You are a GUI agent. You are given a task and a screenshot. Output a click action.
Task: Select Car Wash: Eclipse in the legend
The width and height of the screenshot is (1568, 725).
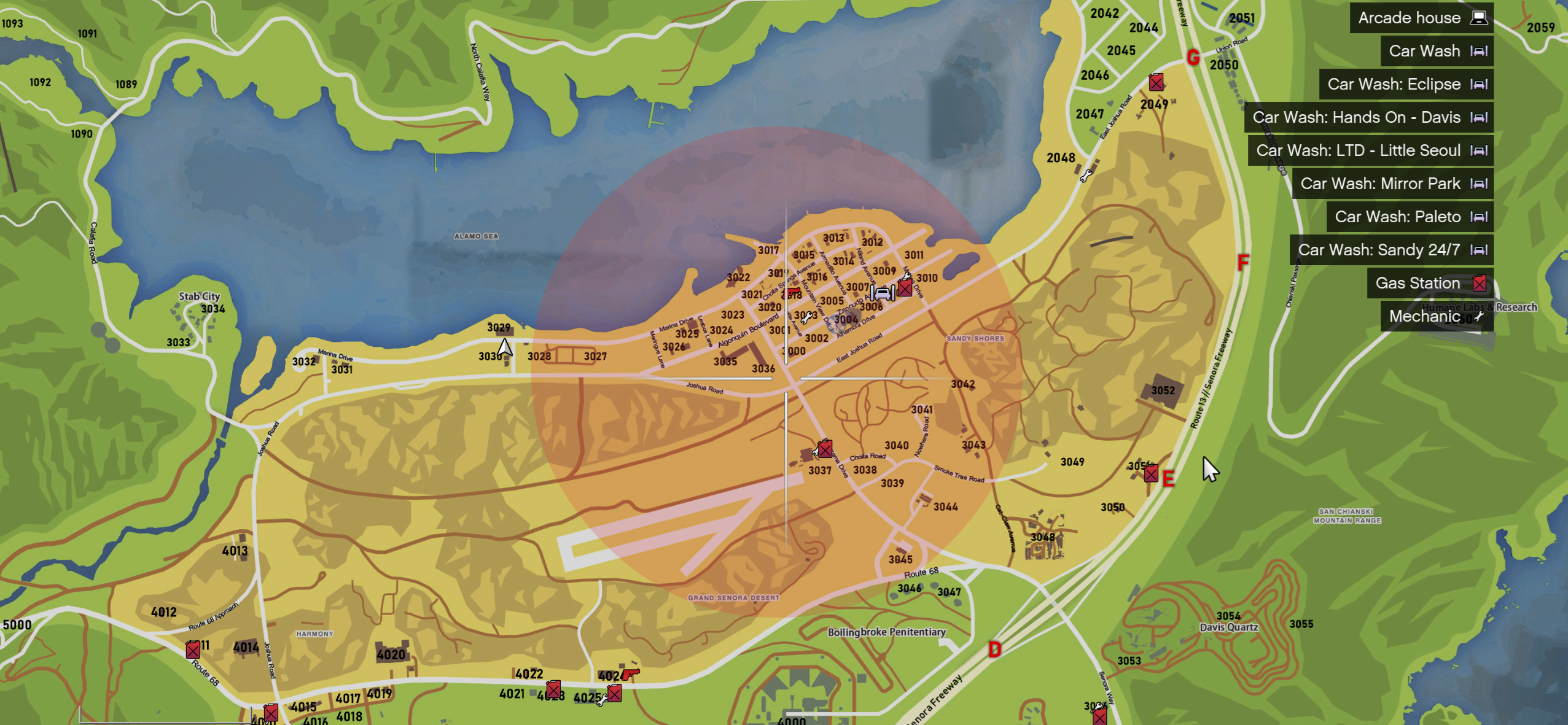(1405, 84)
